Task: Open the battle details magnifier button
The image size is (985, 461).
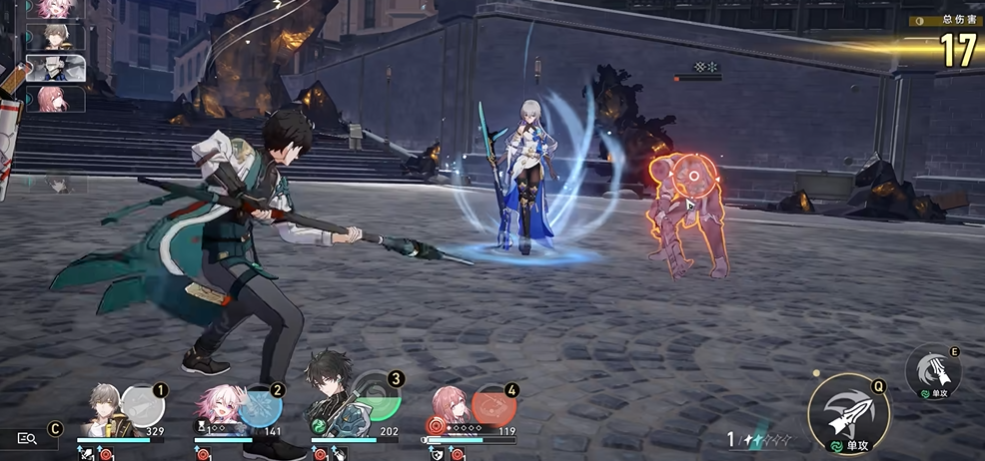Action: (27, 438)
